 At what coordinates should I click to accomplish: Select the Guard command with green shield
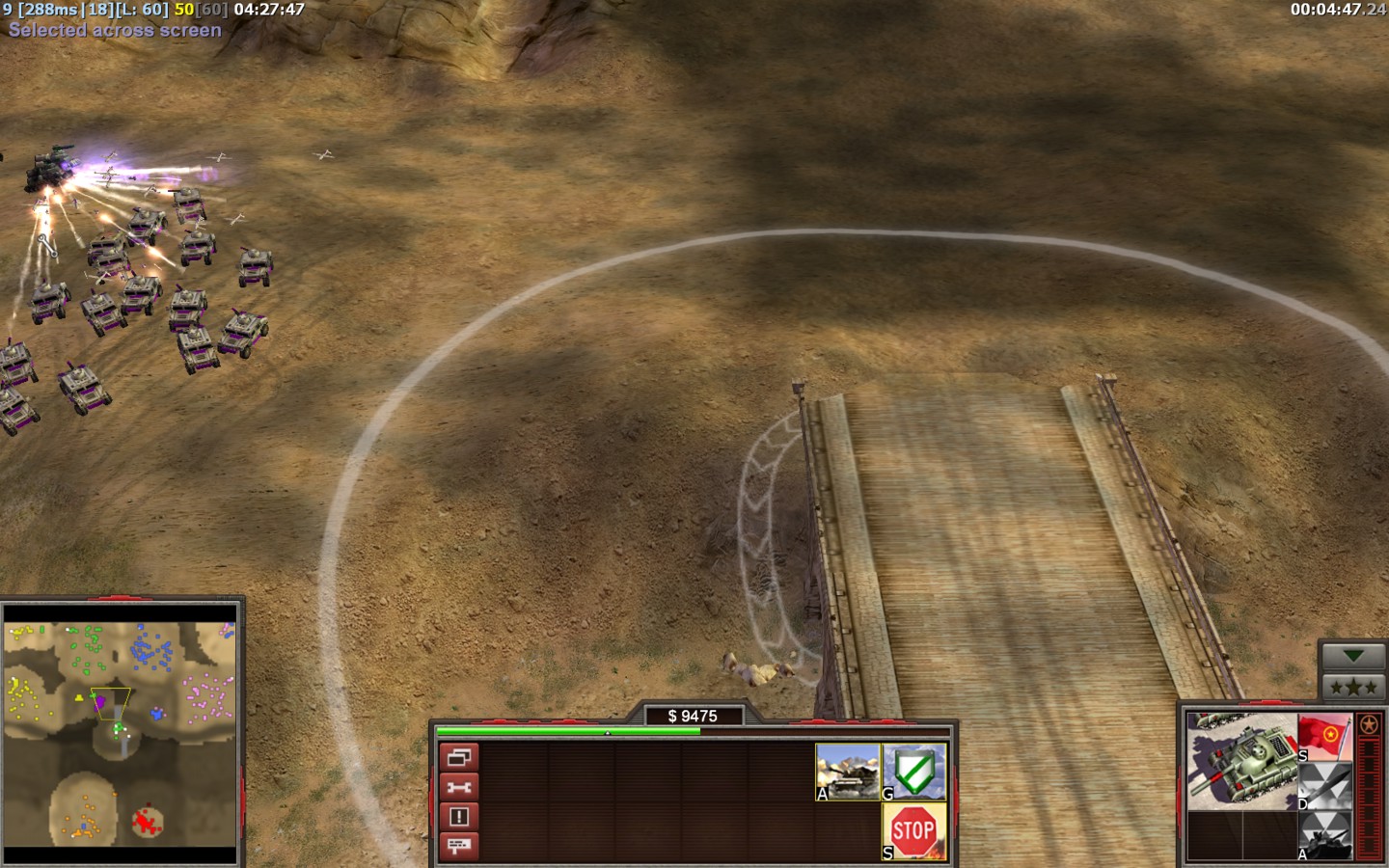[x=914, y=772]
